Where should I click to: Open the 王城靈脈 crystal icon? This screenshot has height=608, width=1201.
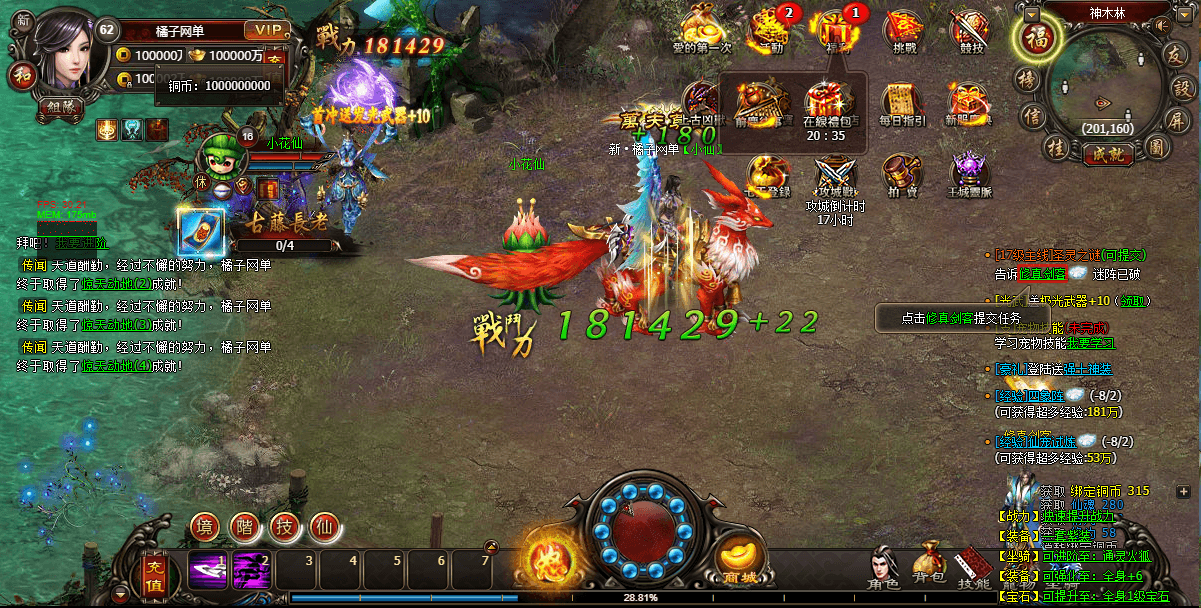969,175
